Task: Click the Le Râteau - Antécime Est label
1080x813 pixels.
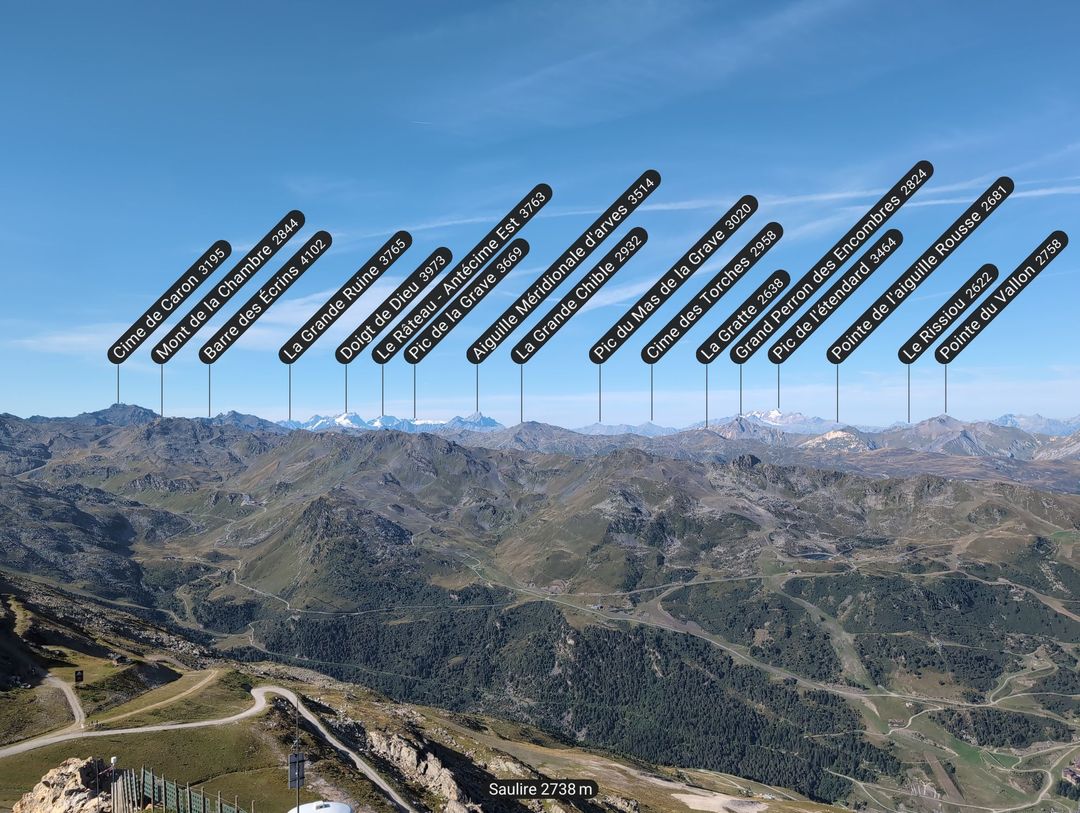Action: coord(462,273)
